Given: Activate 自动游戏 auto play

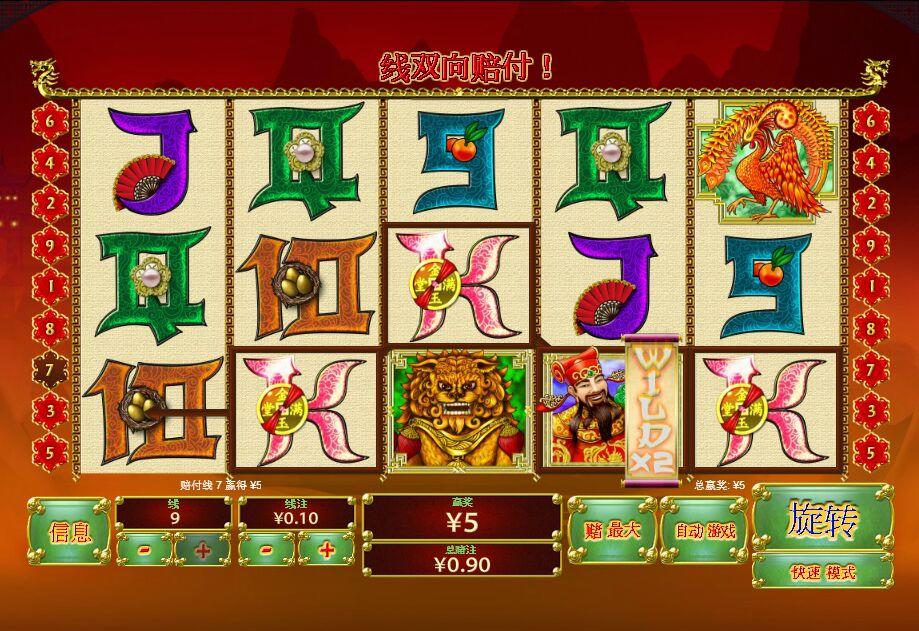Looking at the screenshot, I should 704,530.
